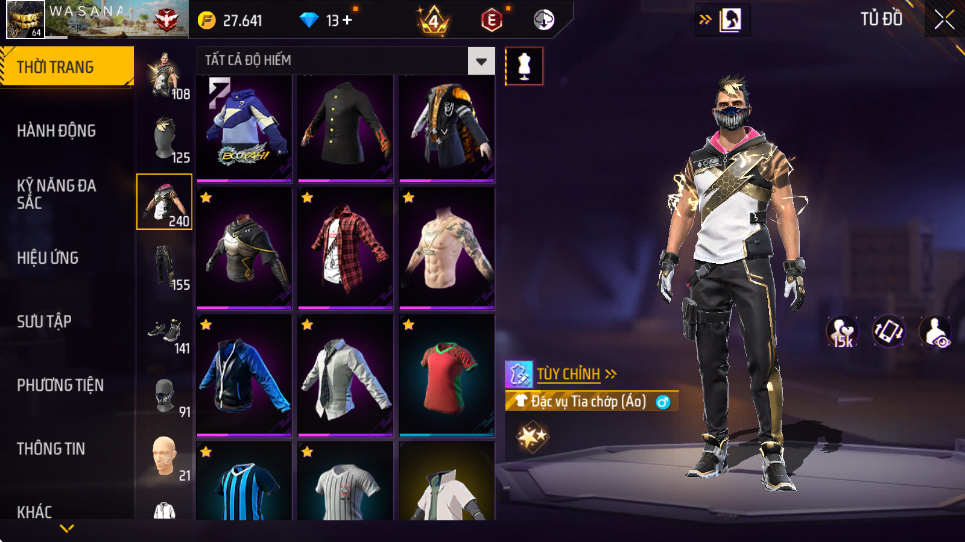Close the wardrobe screen with X
Viewport: 965px width, 542px height.
click(943, 20)
